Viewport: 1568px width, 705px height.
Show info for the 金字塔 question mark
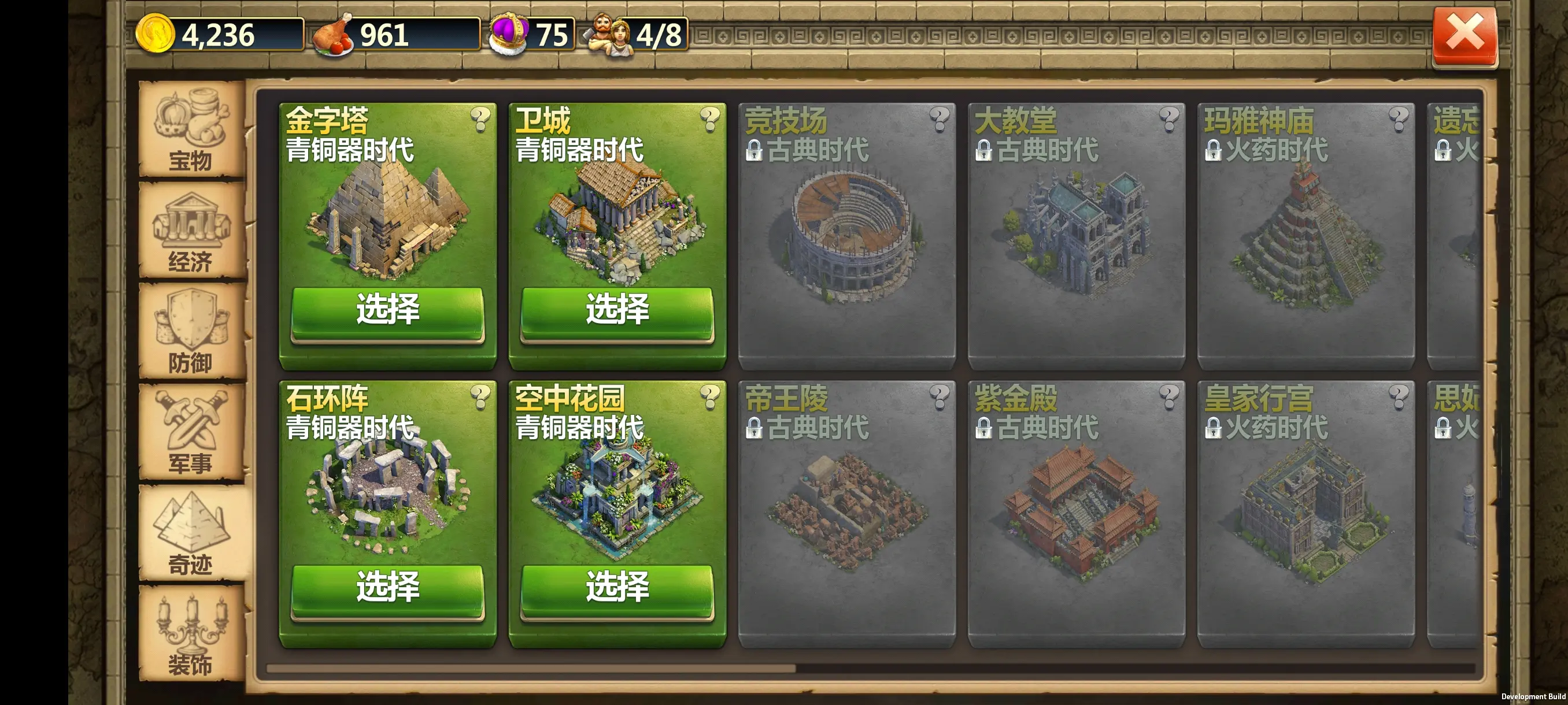tap(480, 118)
